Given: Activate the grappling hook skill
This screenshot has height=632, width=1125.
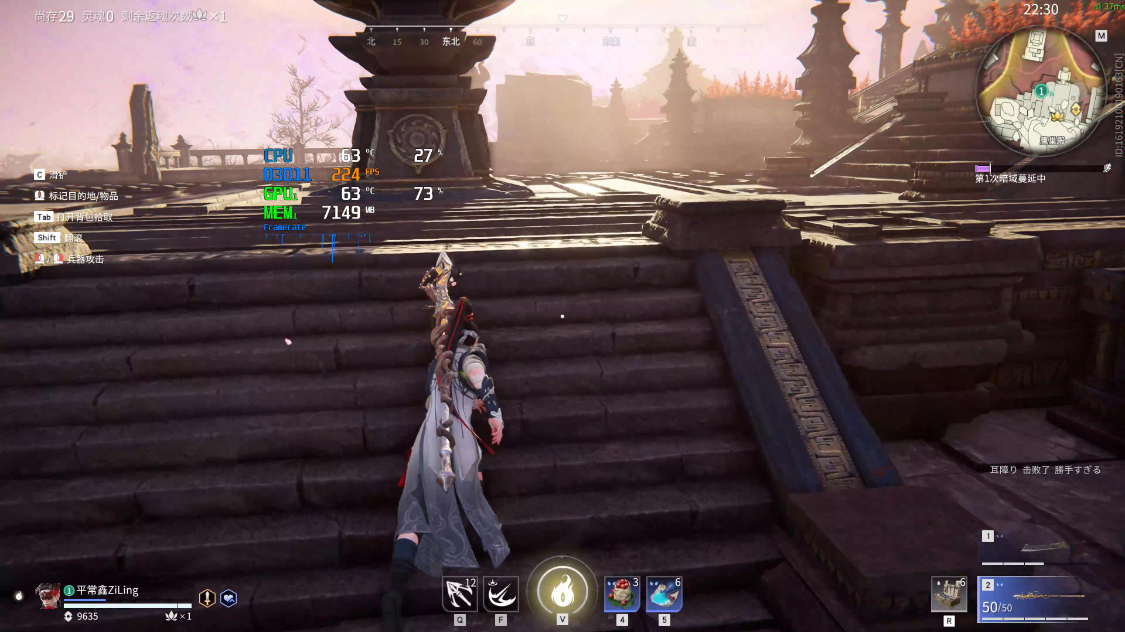Looking at the screenshot, I should (x=460, y=595).
